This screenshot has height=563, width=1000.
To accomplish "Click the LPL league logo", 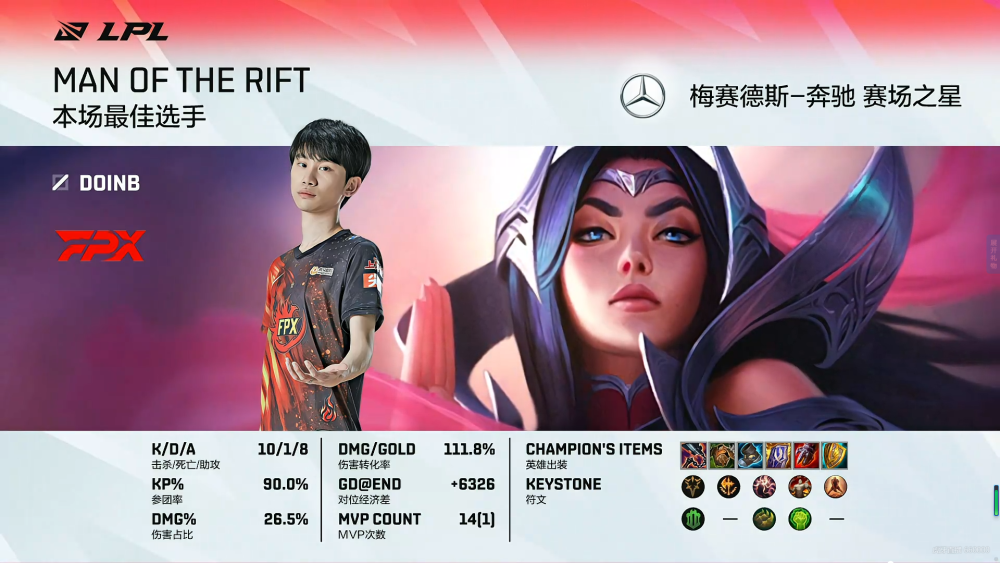I will pyautogui.click(x=111, y=31).
